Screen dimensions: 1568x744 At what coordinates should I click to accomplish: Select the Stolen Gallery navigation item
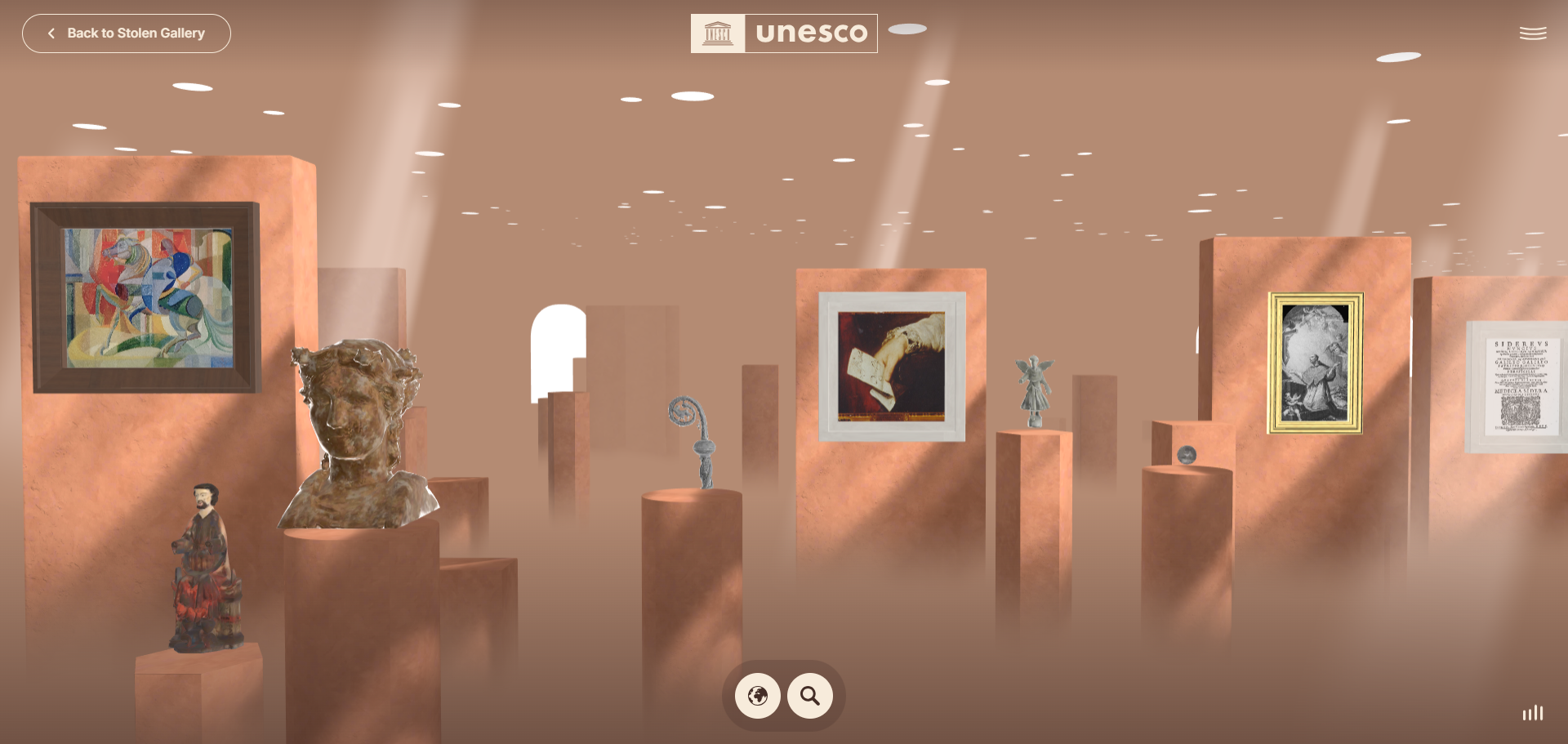pyautogui.click(x=127, y=33)
